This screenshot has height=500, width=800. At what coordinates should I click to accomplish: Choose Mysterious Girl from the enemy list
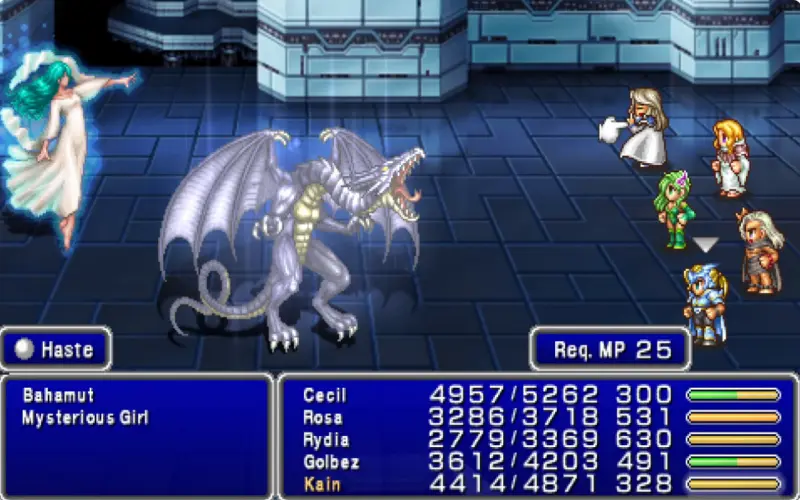[x=85, y=418]
